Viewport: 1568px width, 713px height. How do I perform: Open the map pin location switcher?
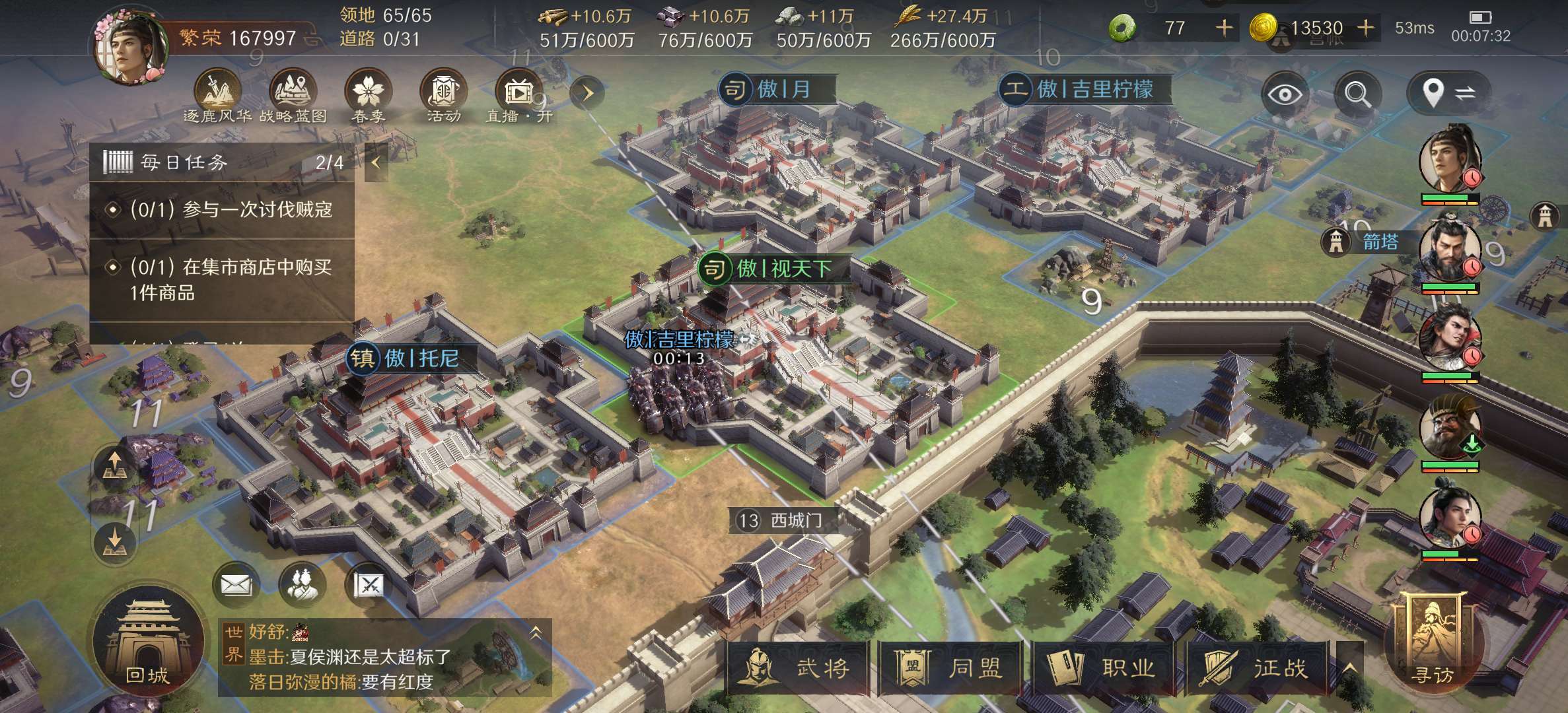click(x=1446, y=94)
